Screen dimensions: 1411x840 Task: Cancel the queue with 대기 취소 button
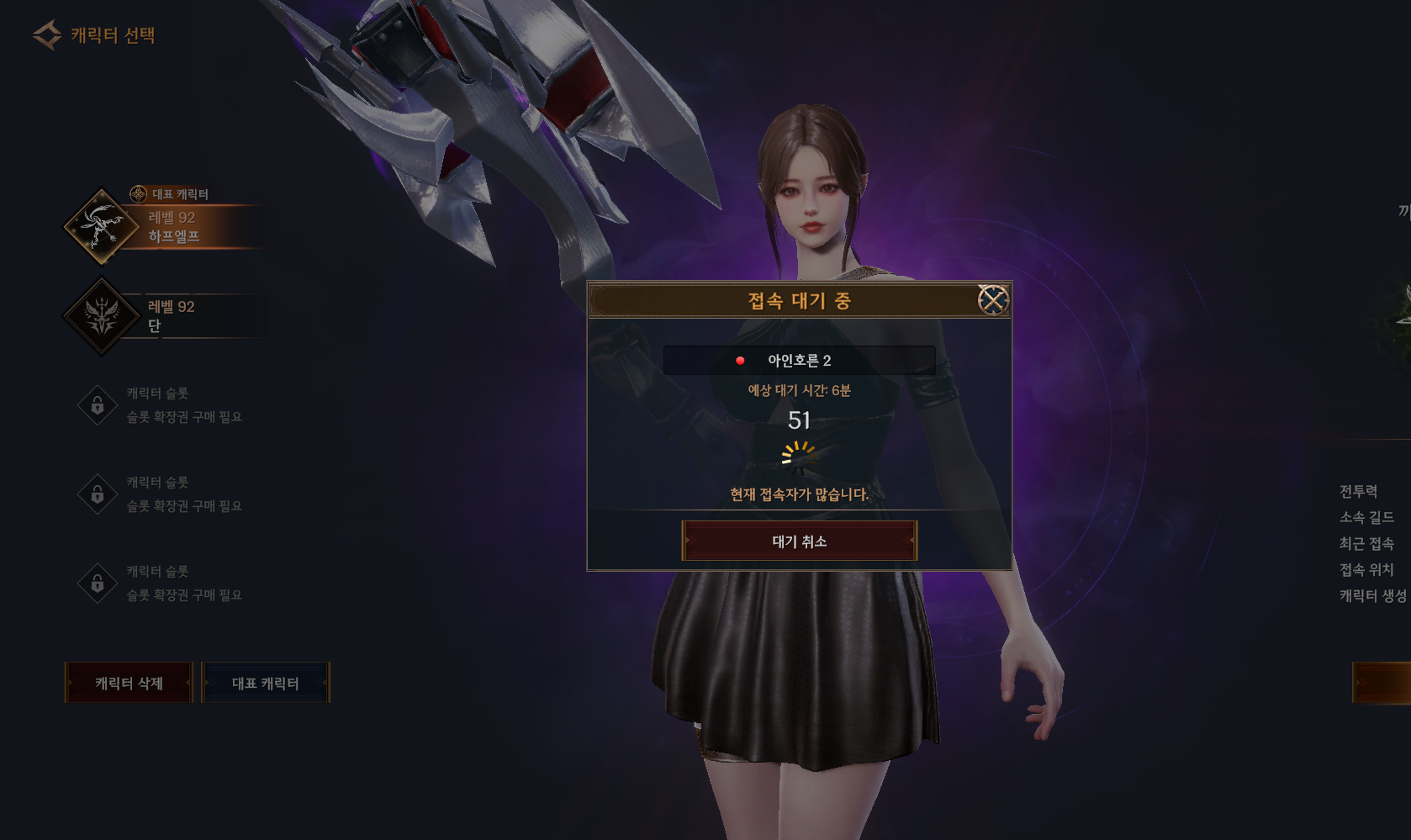point(799,542)
